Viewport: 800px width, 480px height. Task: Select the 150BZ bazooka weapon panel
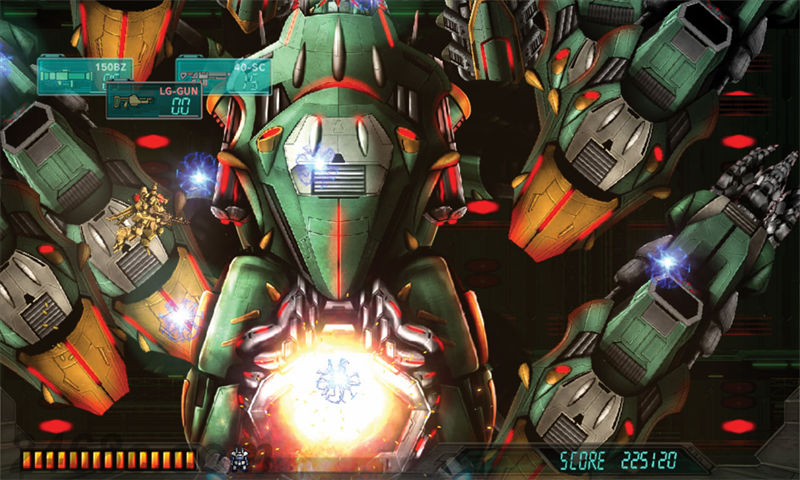pos(72,76)
